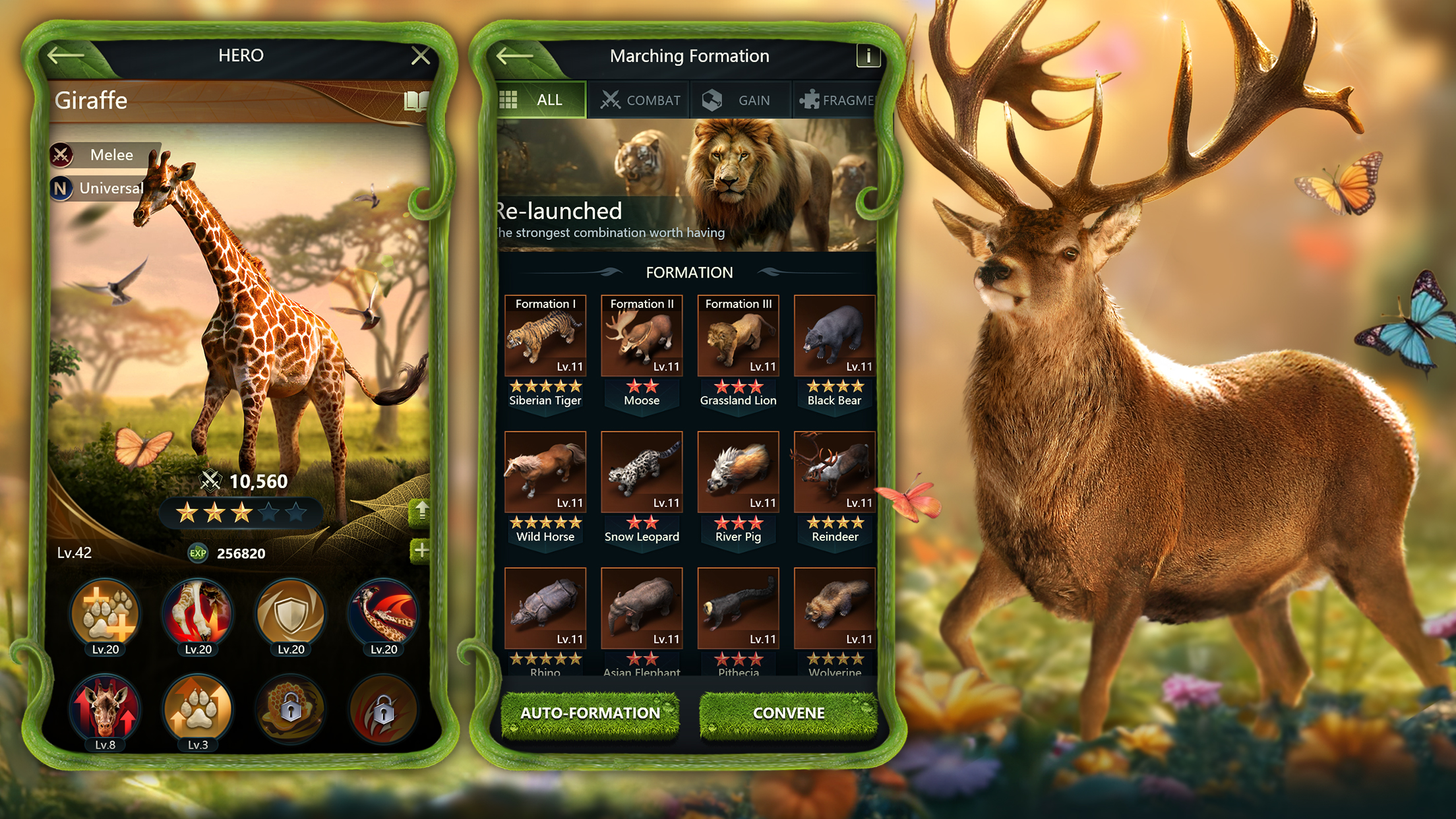The image size is (1456, 819).
Task: Add hero EXP with the plus button
Action: [x=420, y=551]
